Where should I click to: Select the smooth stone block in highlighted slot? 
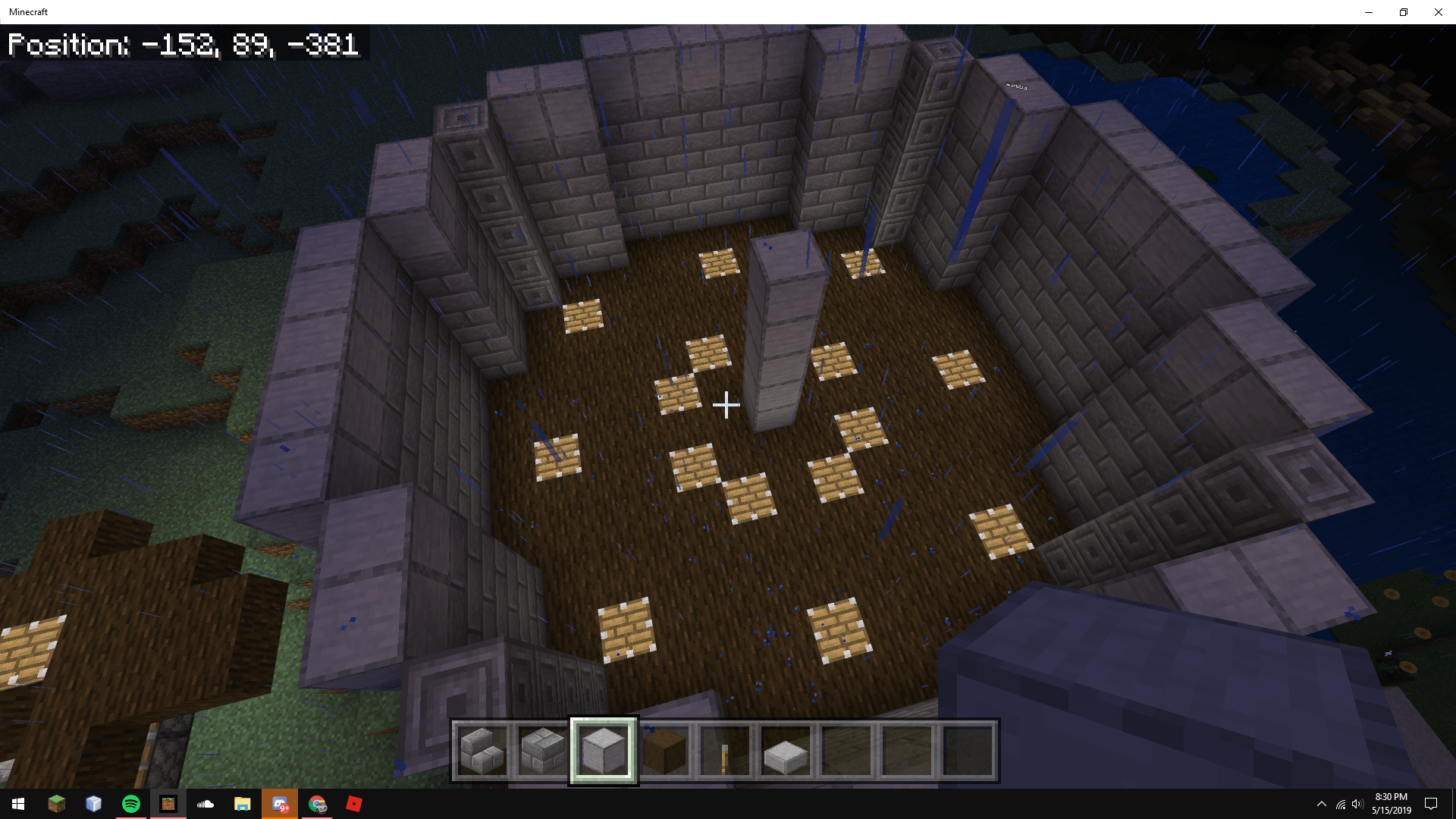tap(604, 751)
